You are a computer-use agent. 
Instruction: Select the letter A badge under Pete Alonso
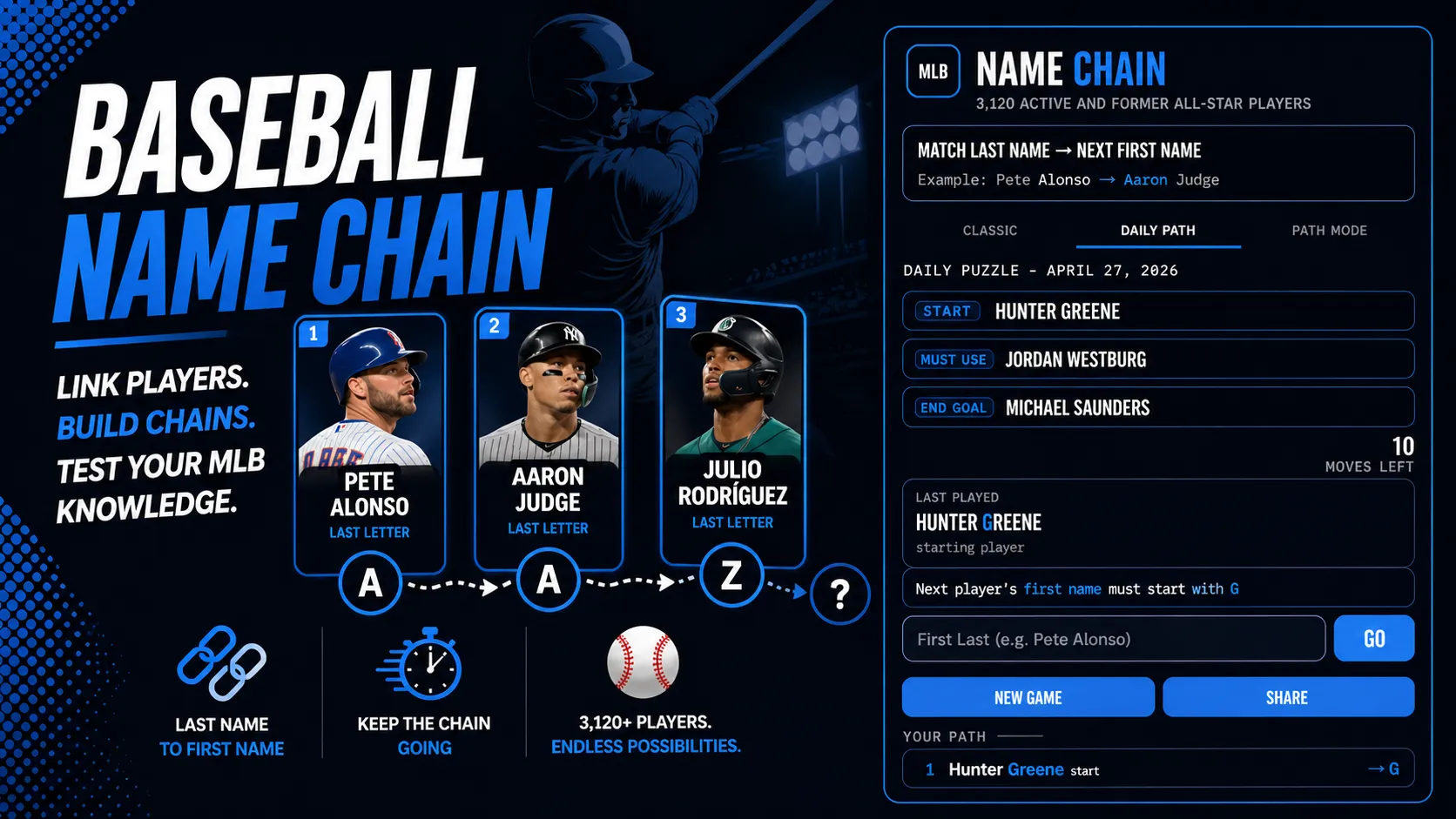point(372,584)
